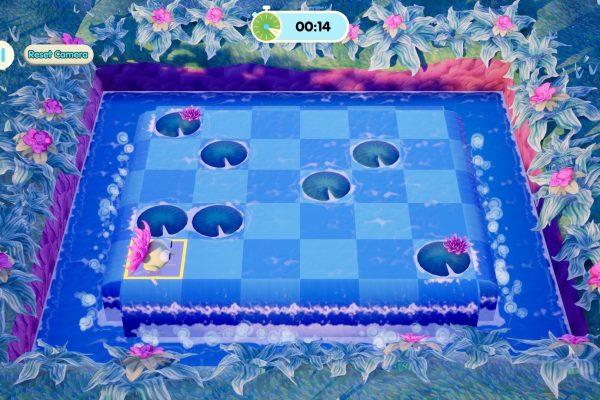Select the frog's highlighted tile
Screen dimensions: 600x400
(x=156, y=258)
